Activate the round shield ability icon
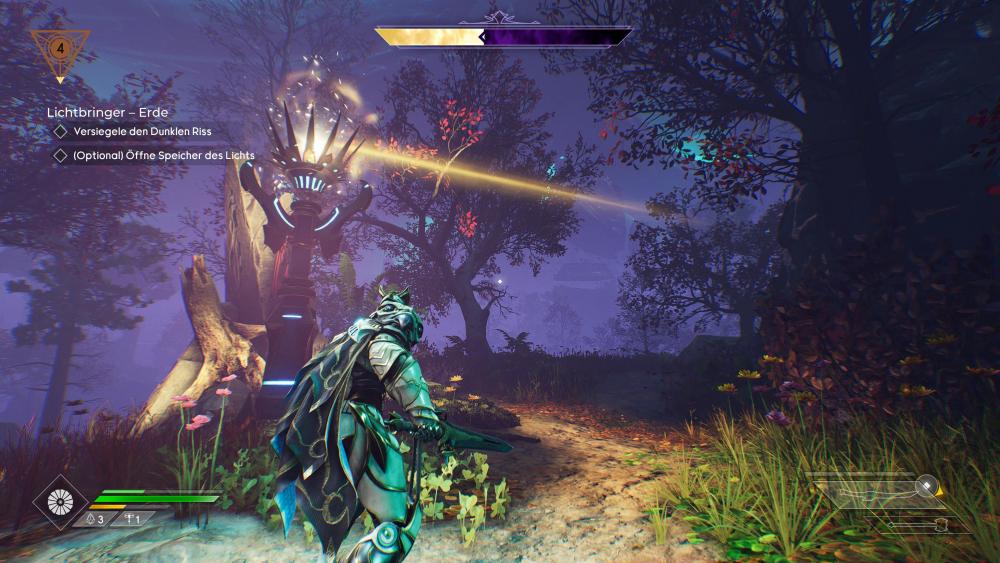Viewport: 1000px width, 563px height. pyautogui.click(x=60, y=502)
